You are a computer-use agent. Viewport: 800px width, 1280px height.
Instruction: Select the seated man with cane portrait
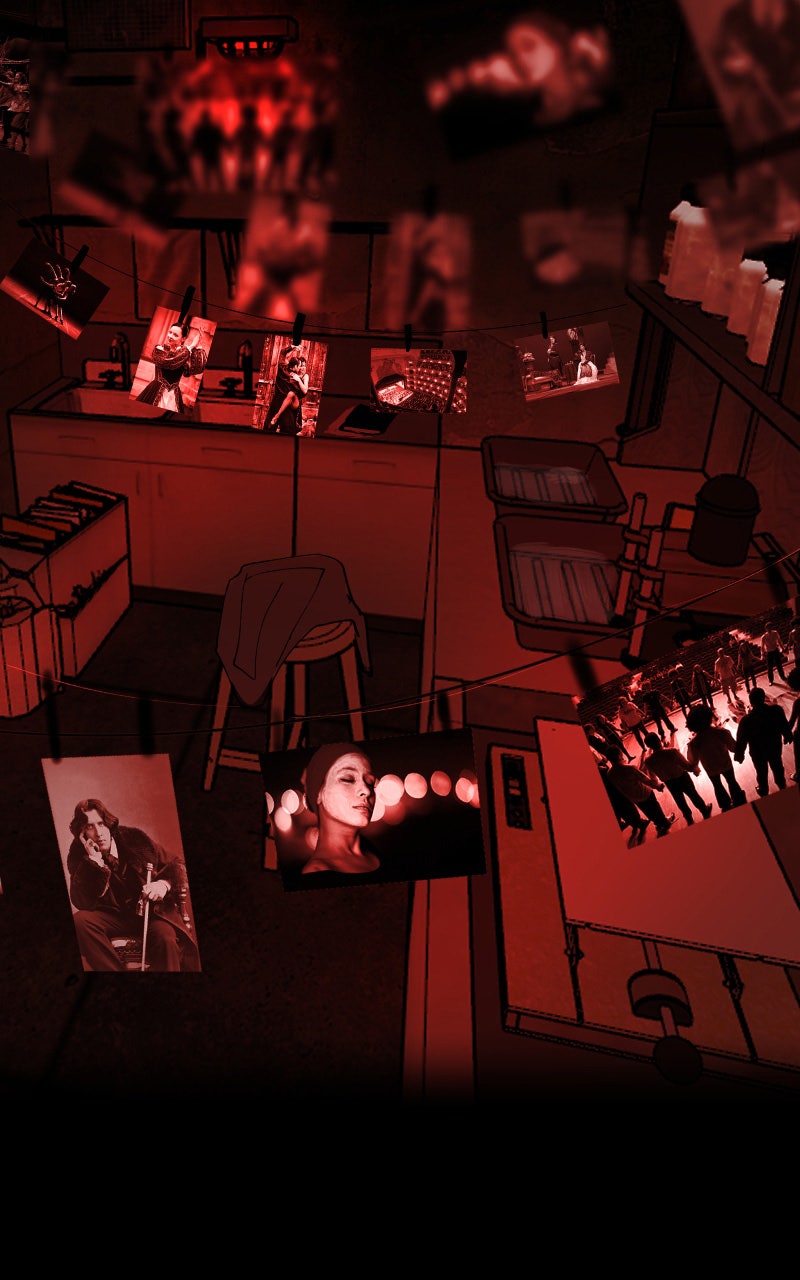point(121,864)
